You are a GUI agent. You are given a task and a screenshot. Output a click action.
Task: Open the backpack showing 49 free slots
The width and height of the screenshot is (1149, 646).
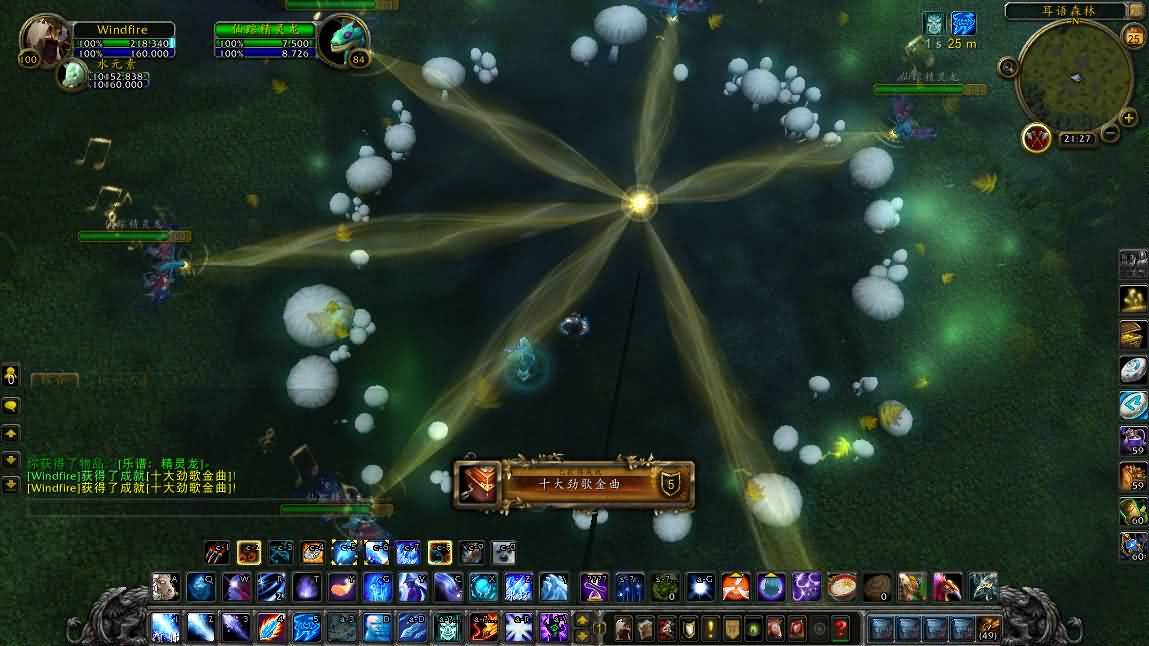(988, 628)
